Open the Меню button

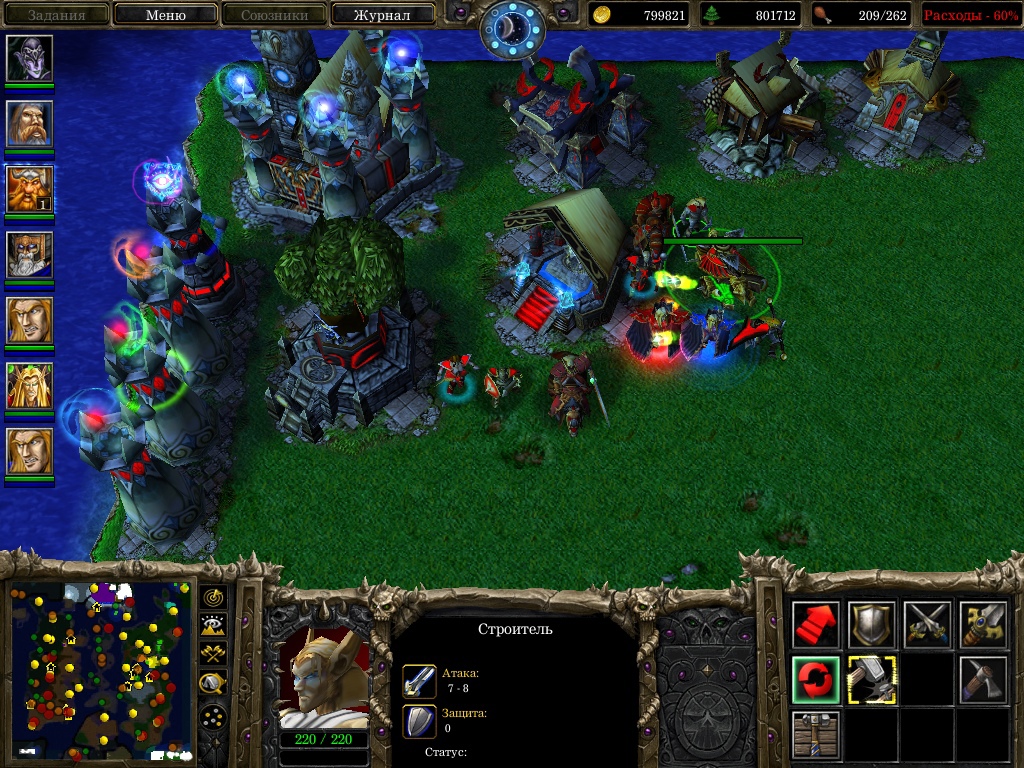pyautogui.click(x=166, y=15)
